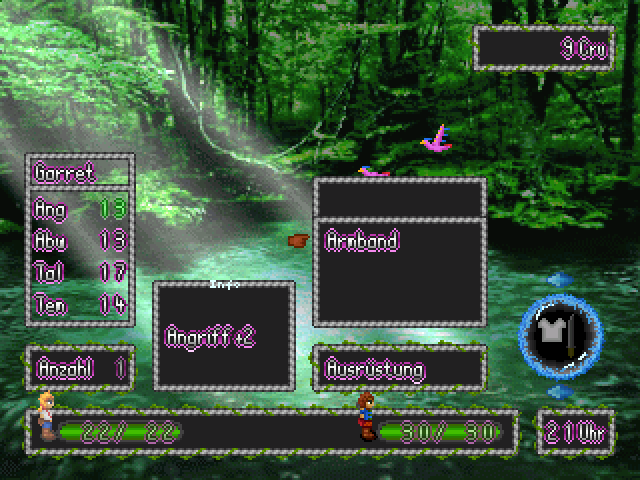Choose the blond character at the bottom
The image size is (640, 480).
tap(46, 415)
